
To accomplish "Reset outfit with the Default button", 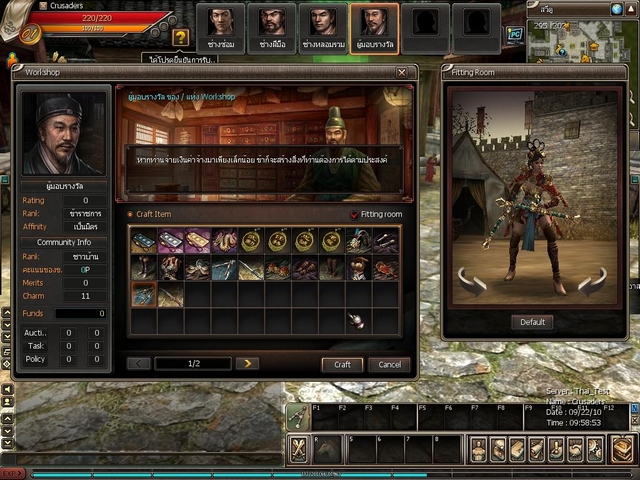I will click(x=532, y=322).
